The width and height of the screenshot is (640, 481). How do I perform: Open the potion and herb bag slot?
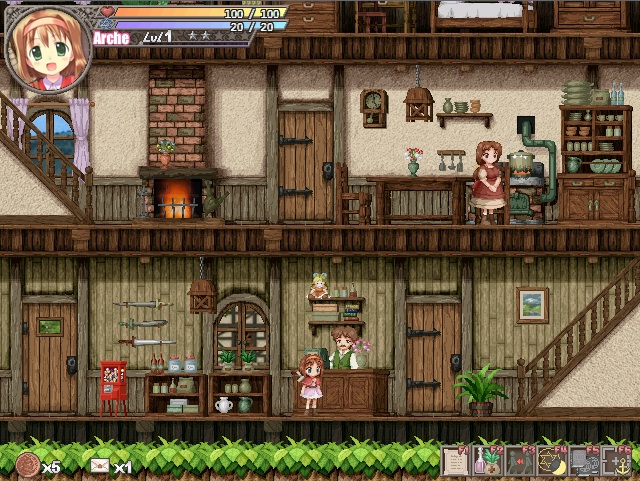pos(487,461)
